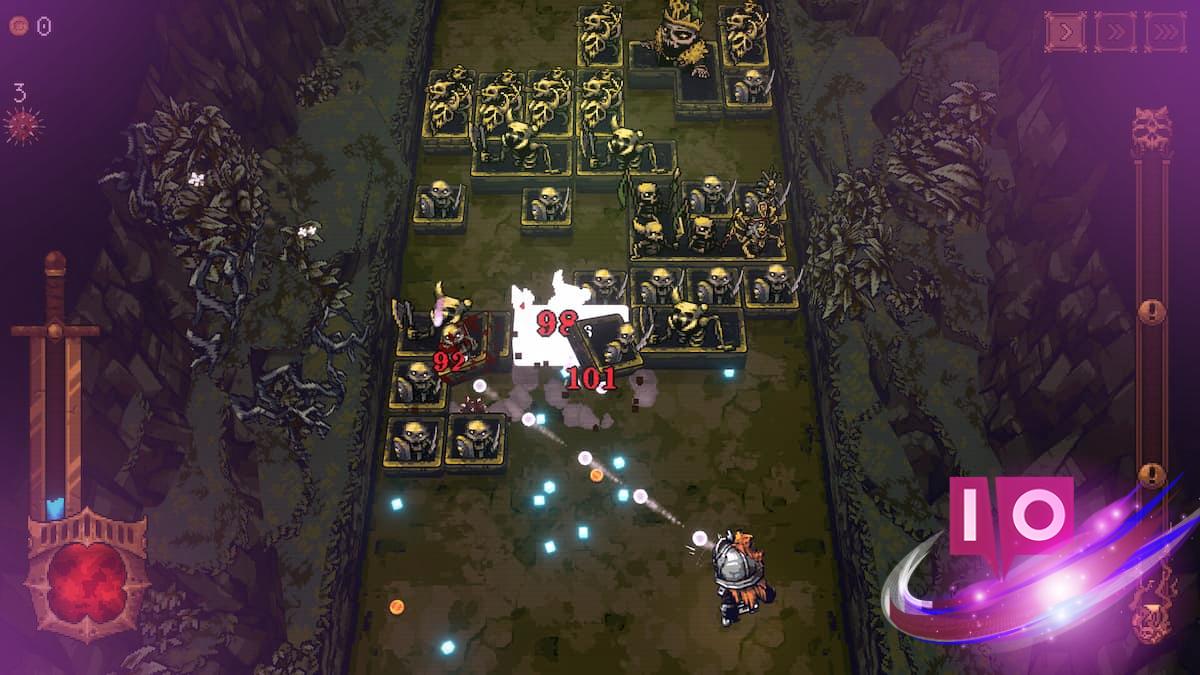Switch to double-arrow fast speed
Viewport: 1200px width, 675px height.
coord(1115,32)
